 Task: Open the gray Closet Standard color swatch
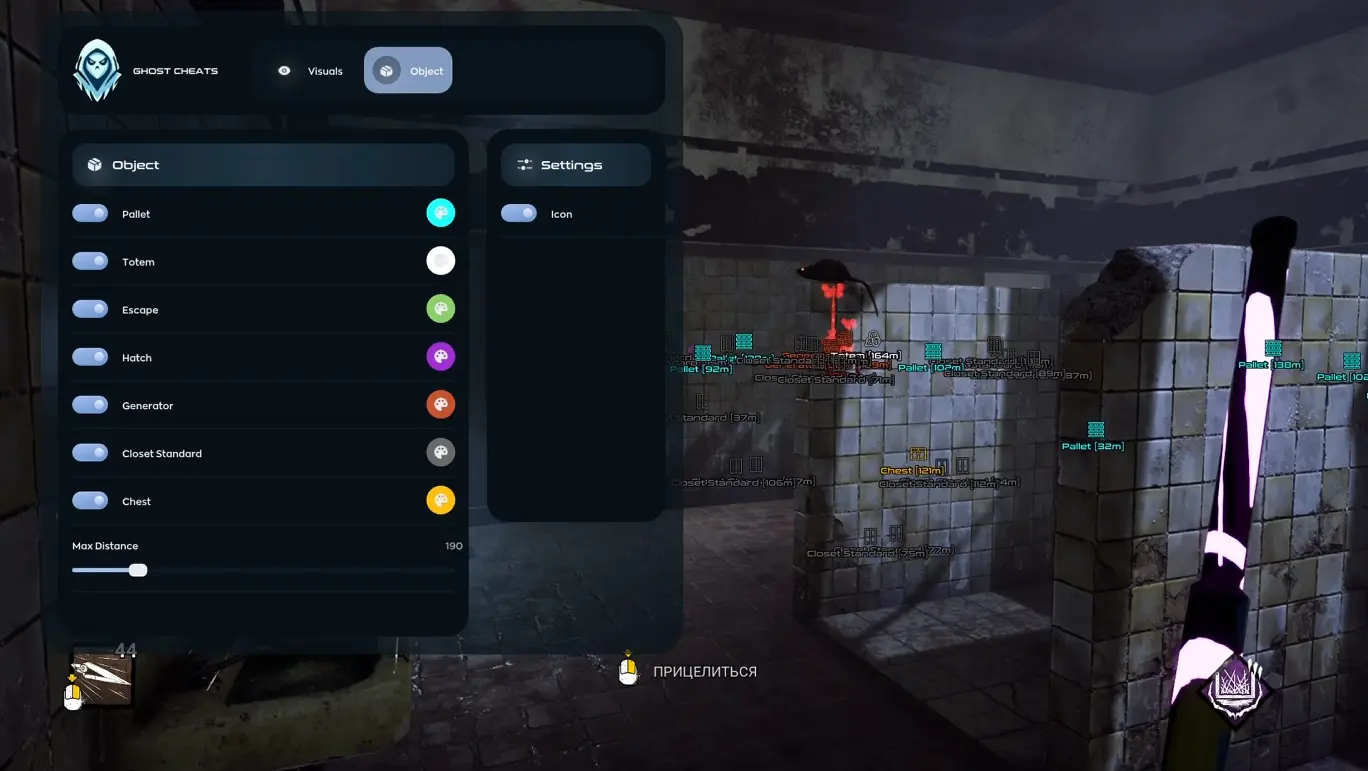pos(441,452)
